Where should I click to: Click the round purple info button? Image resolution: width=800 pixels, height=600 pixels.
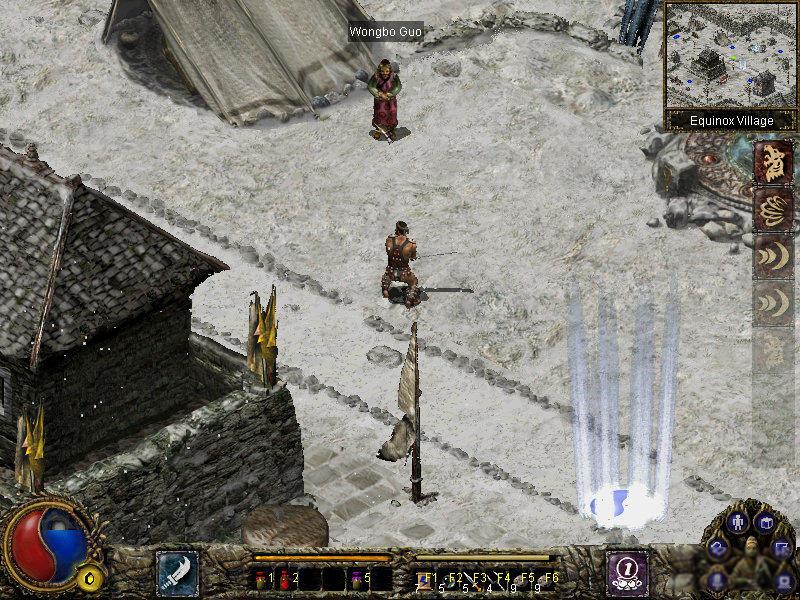tap(626, 571)
